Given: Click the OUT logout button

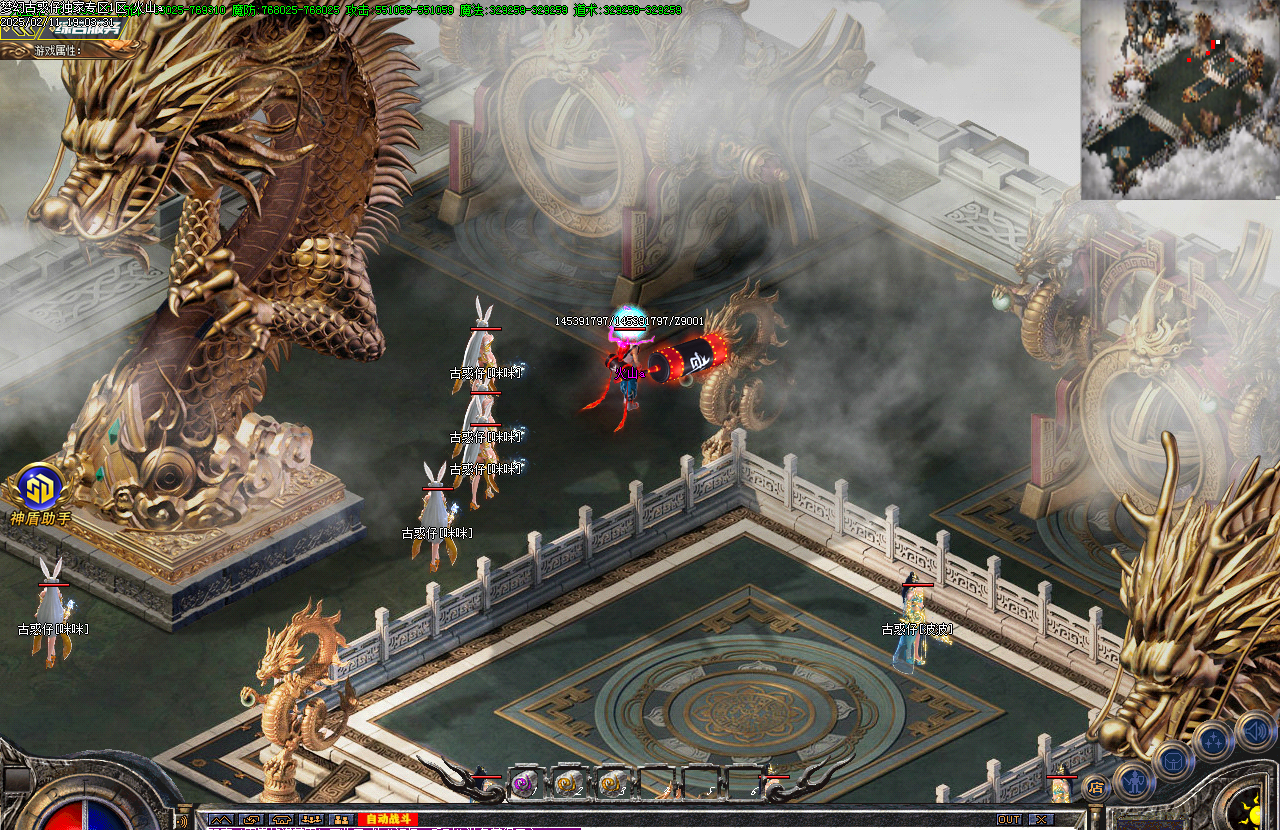Looking at the screenshot, I should tap(1009, 820).
